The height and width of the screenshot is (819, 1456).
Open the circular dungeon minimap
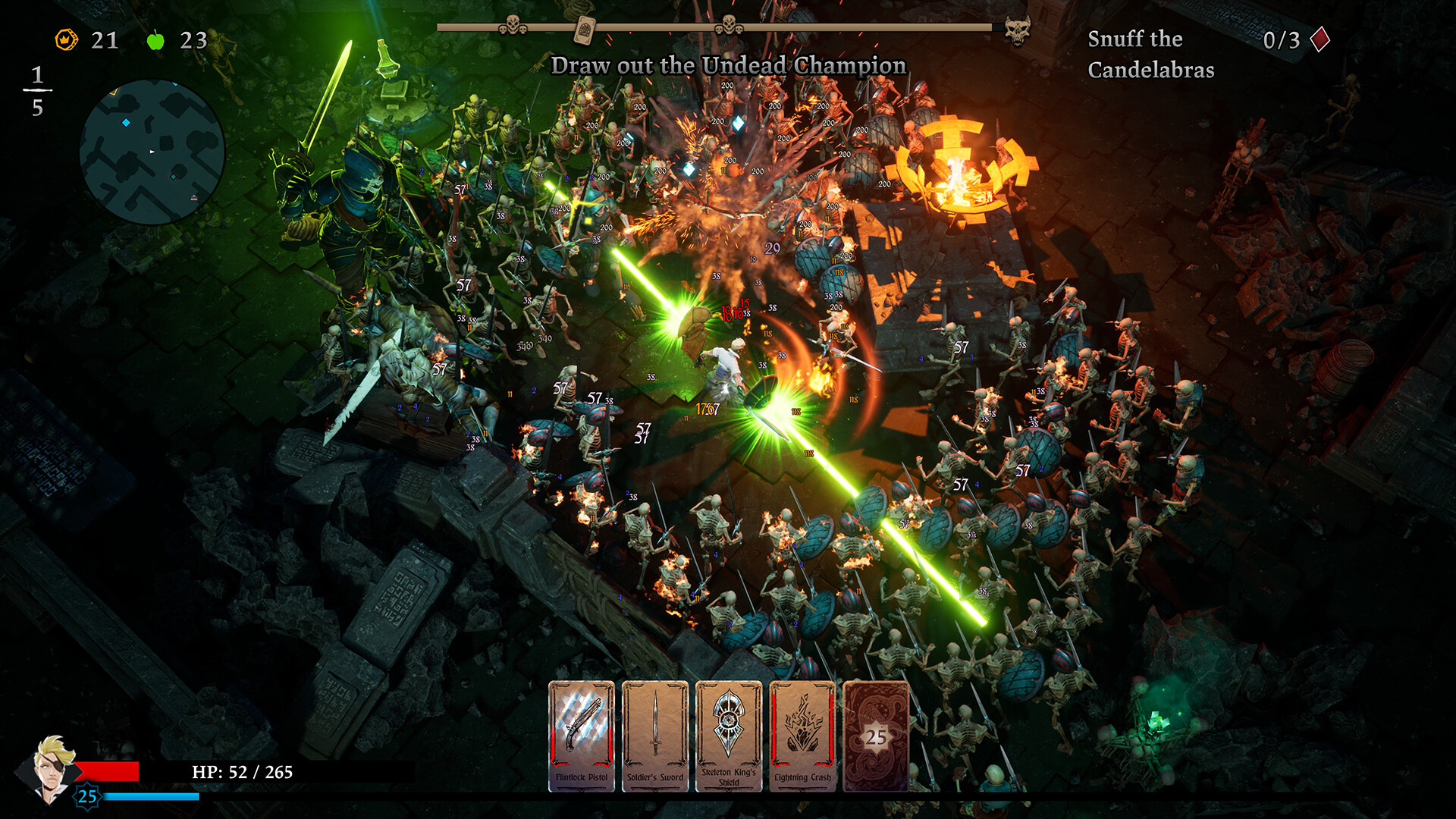click(152, 152)
